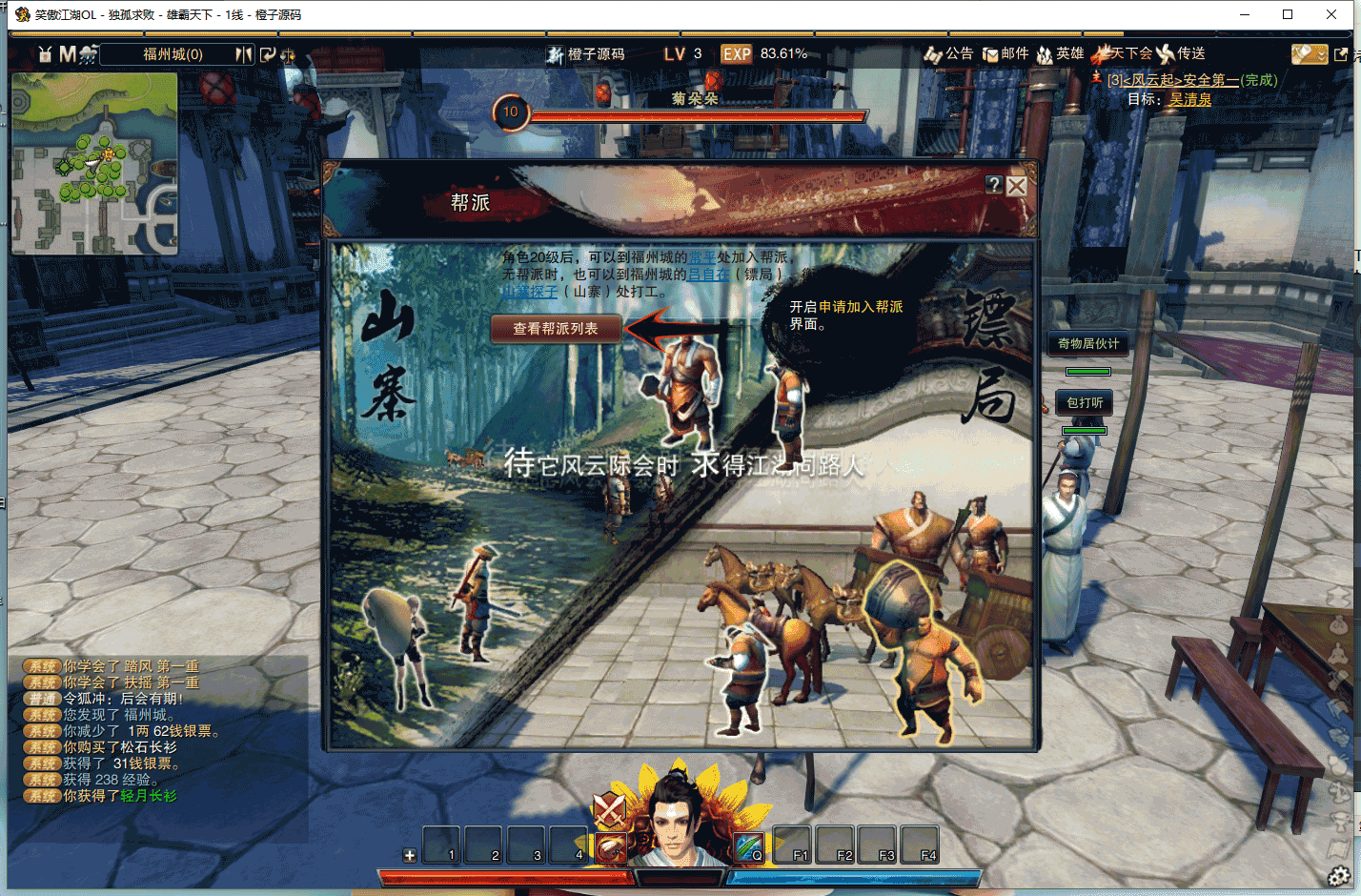Click the gold chest reward icon top right
1361x896 pixels.
(x=1310, y=54)
